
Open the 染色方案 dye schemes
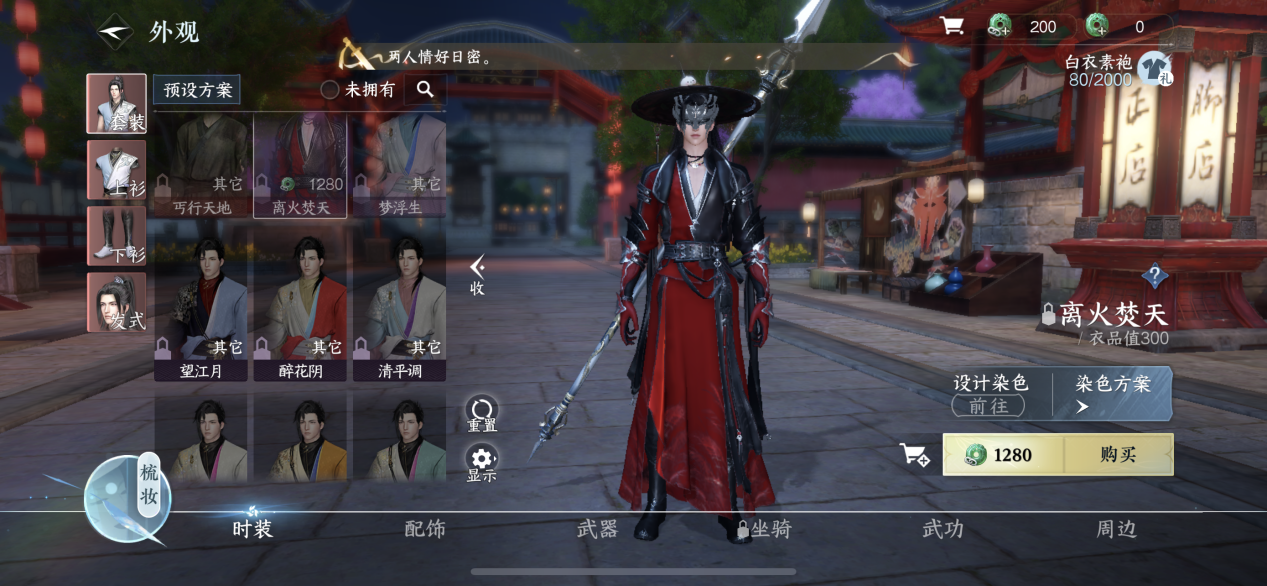click(x=1112, y=393)
